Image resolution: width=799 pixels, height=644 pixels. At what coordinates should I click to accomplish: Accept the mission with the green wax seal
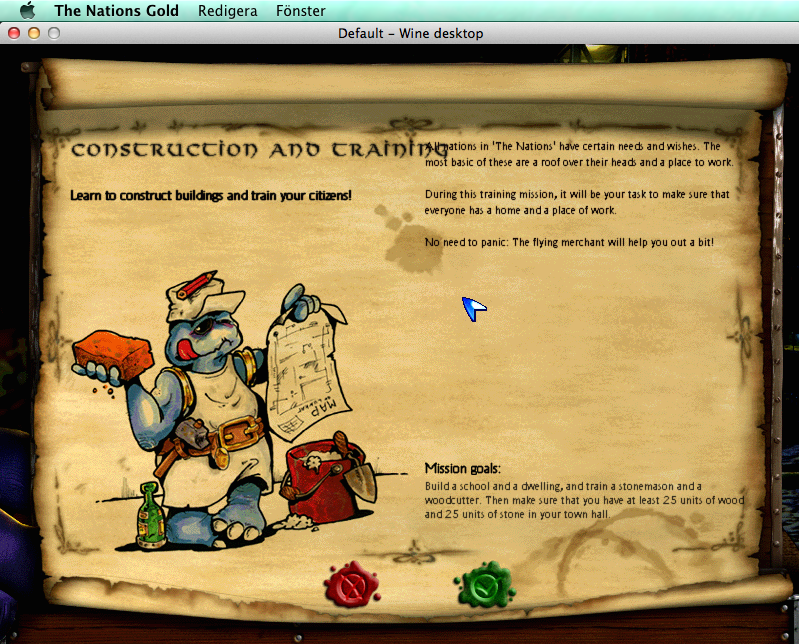pyautogui.click(x=484, y=585)
